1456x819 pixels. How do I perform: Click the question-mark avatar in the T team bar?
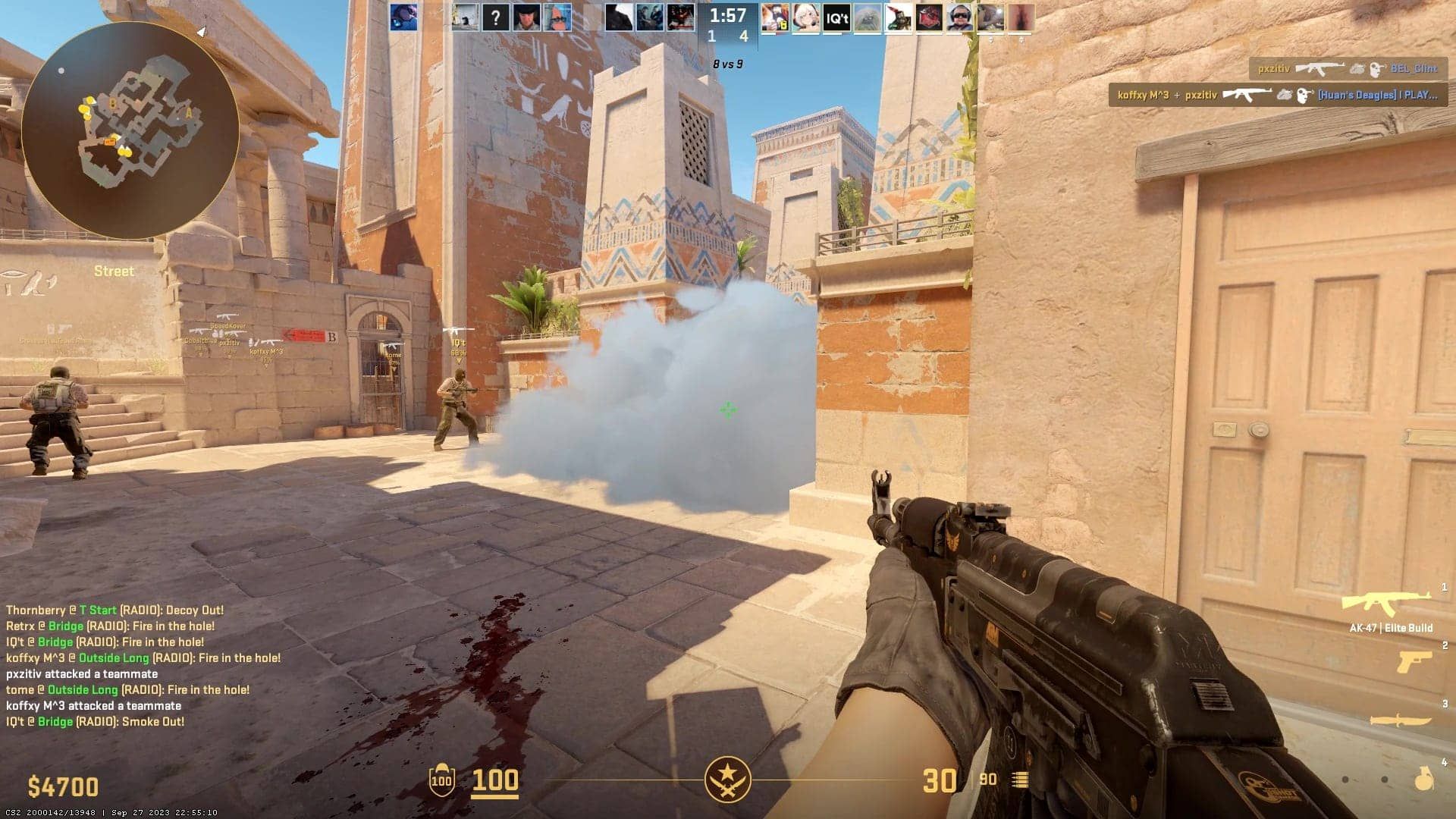[x=496, y=17]
